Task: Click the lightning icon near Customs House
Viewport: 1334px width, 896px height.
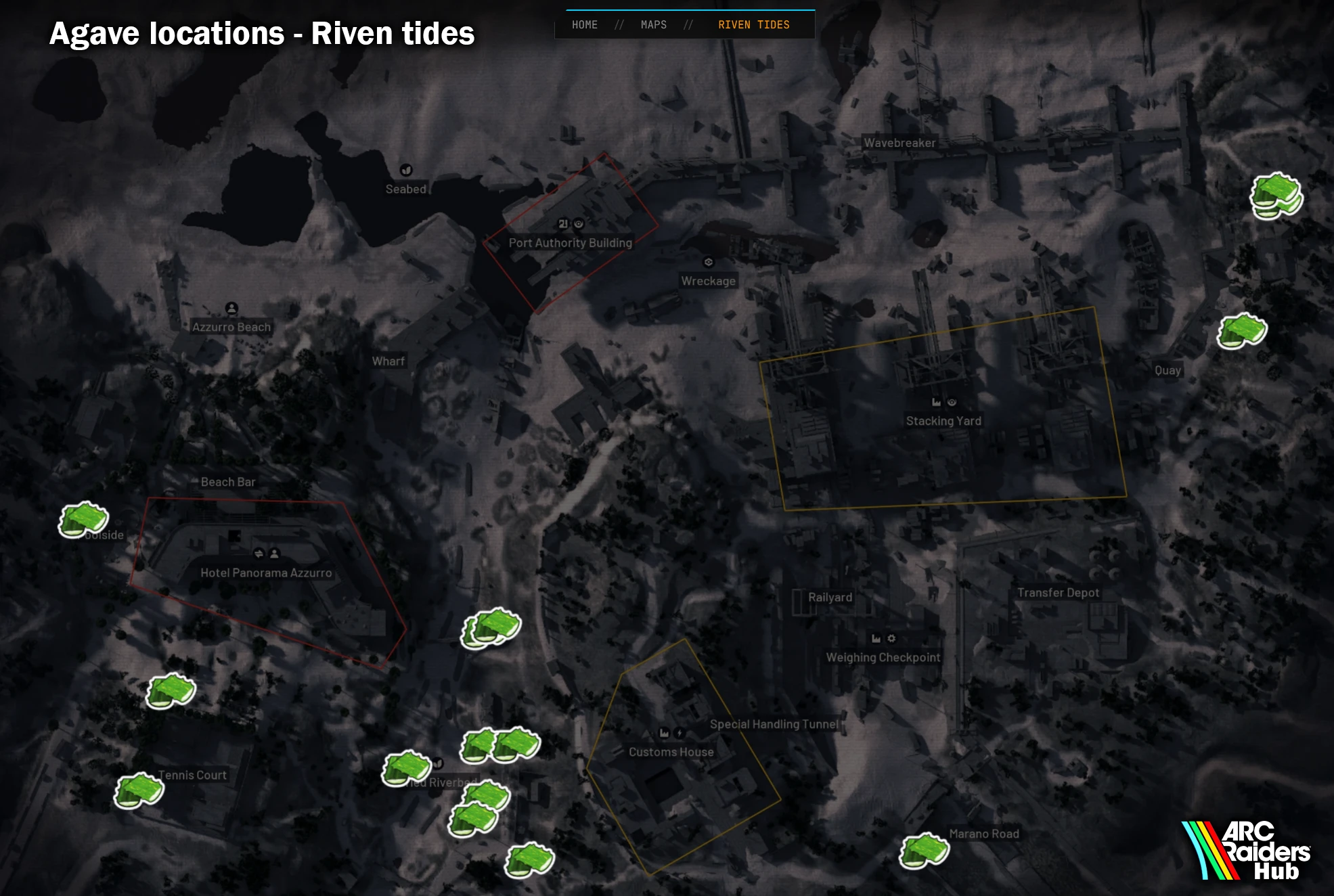Action: (680, 734)
